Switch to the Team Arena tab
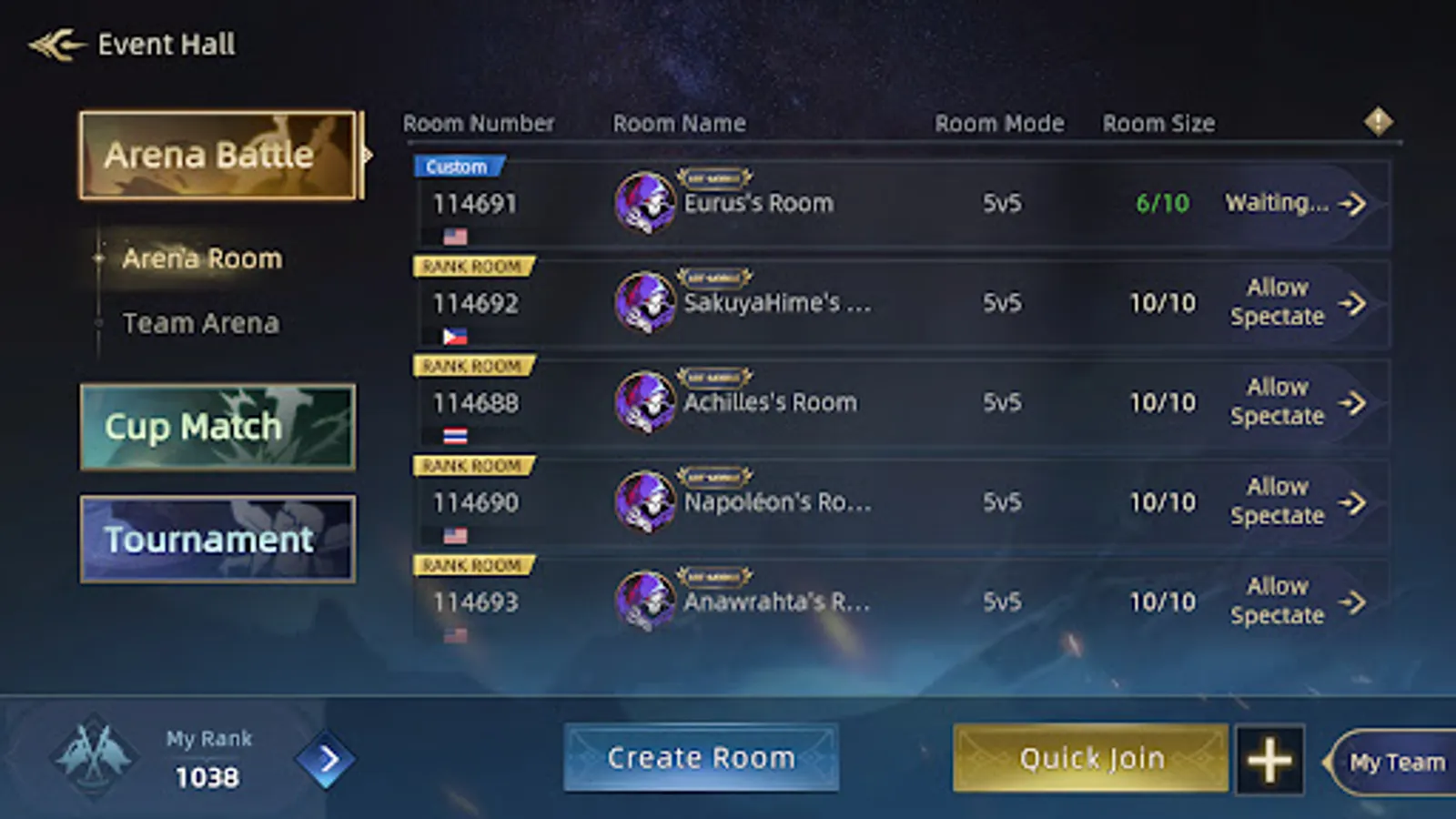Image resolution: width=1456 pixels, height=819 pixels. pyautogui.click(x=201, y=322)
